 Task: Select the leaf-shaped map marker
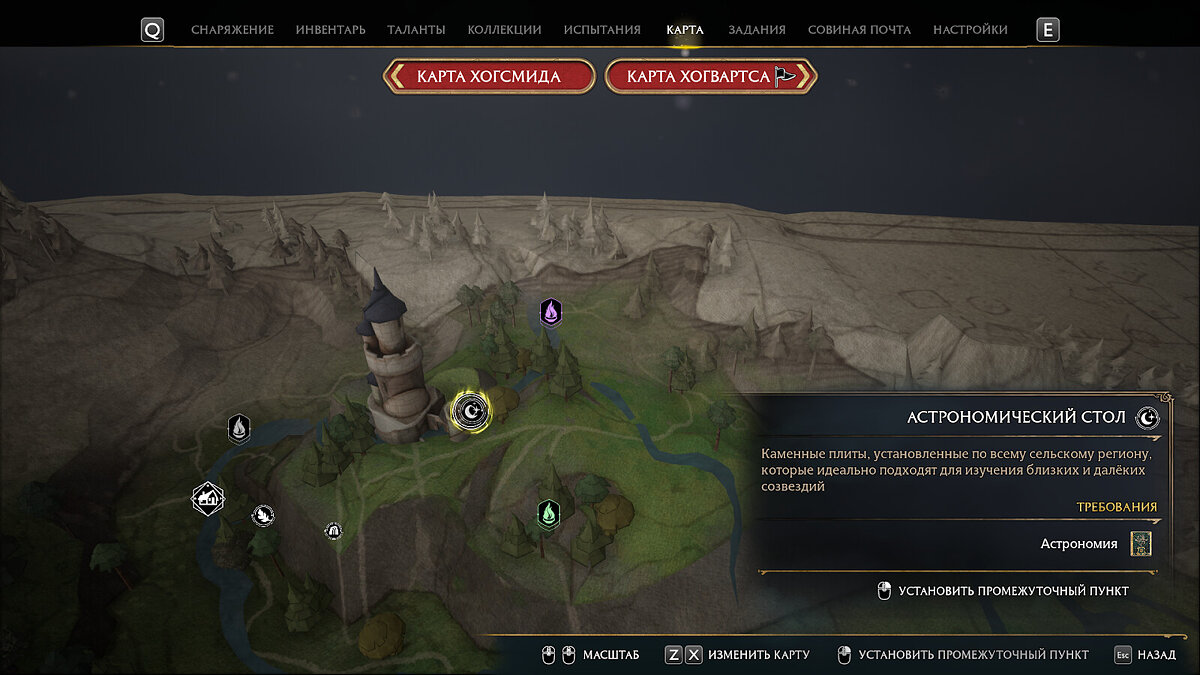[x=263, y=515]
